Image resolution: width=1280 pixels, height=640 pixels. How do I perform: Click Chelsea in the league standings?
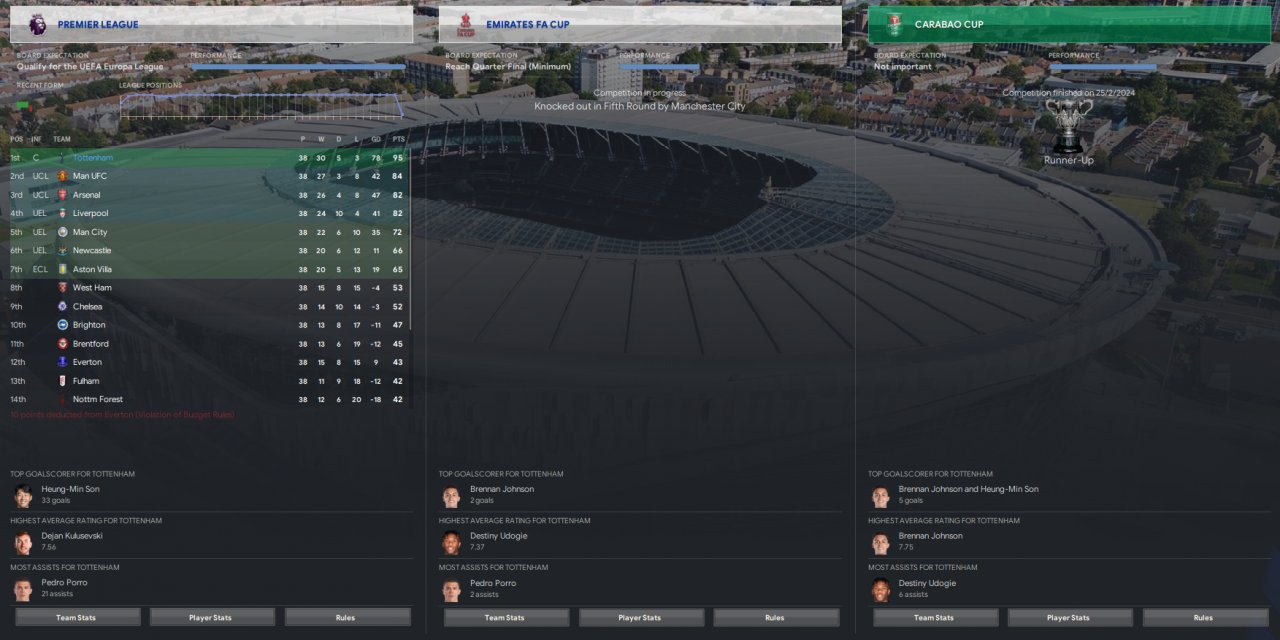point(87,306)
